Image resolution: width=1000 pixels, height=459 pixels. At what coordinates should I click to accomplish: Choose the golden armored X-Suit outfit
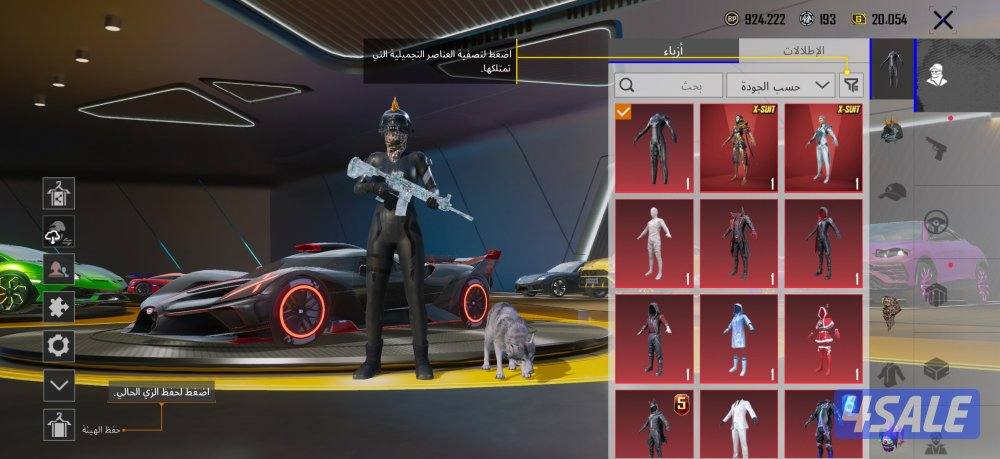738,146
